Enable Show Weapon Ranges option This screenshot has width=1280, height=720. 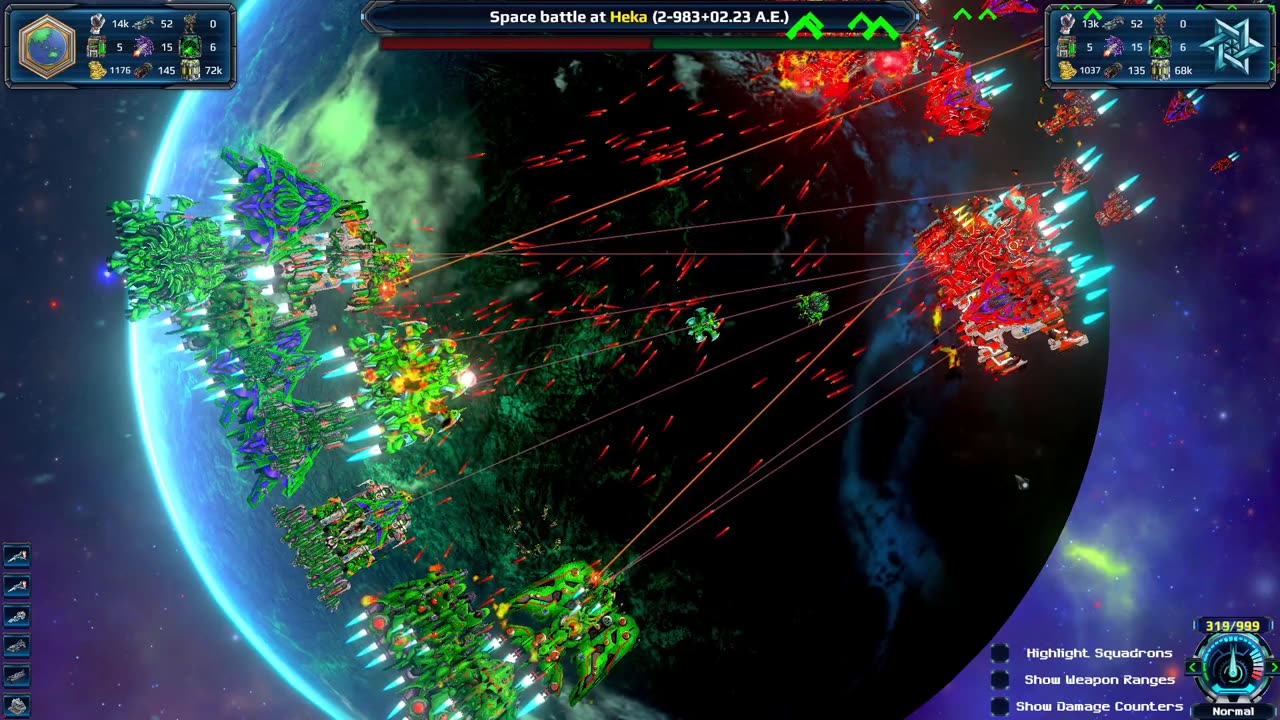pyautogui.click(x=1000, y=680)
